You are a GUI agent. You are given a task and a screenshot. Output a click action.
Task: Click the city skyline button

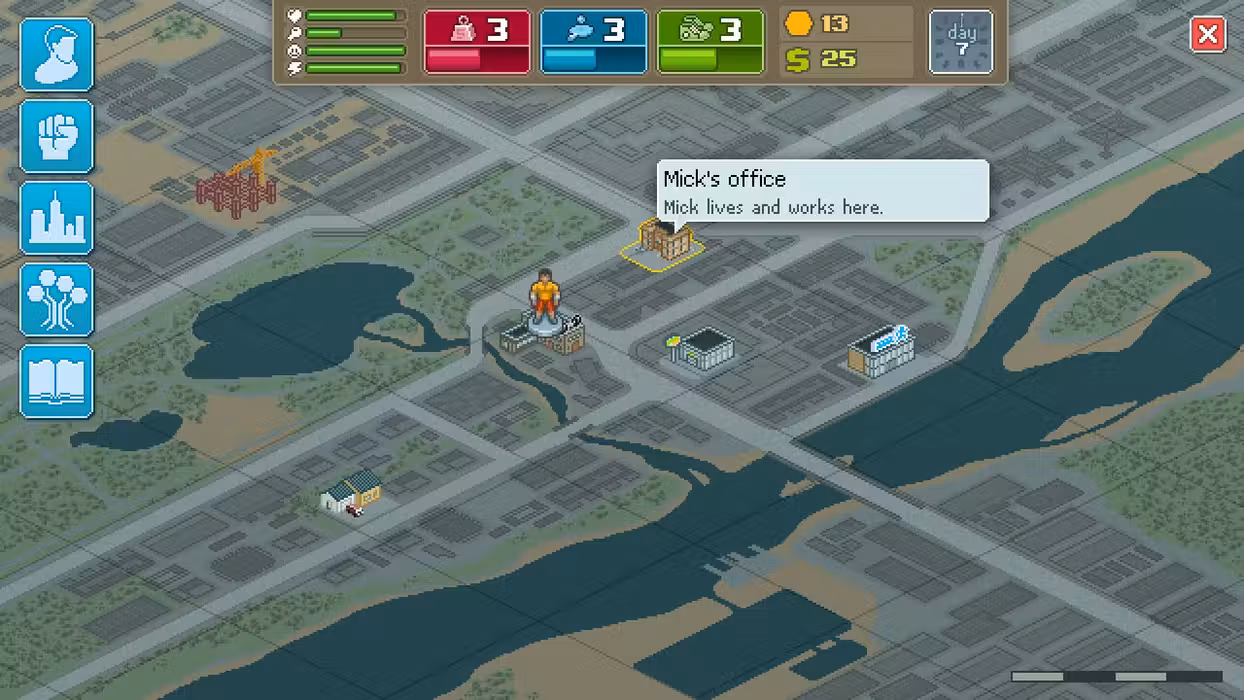[x=57, y=218]
